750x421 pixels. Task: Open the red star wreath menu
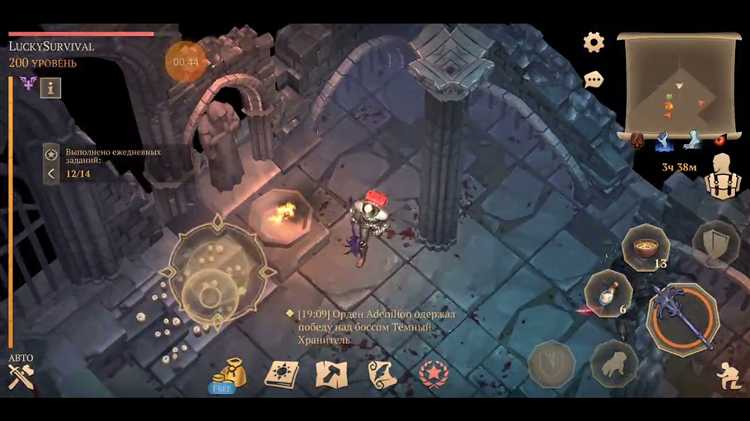click(x=434, y=374)
